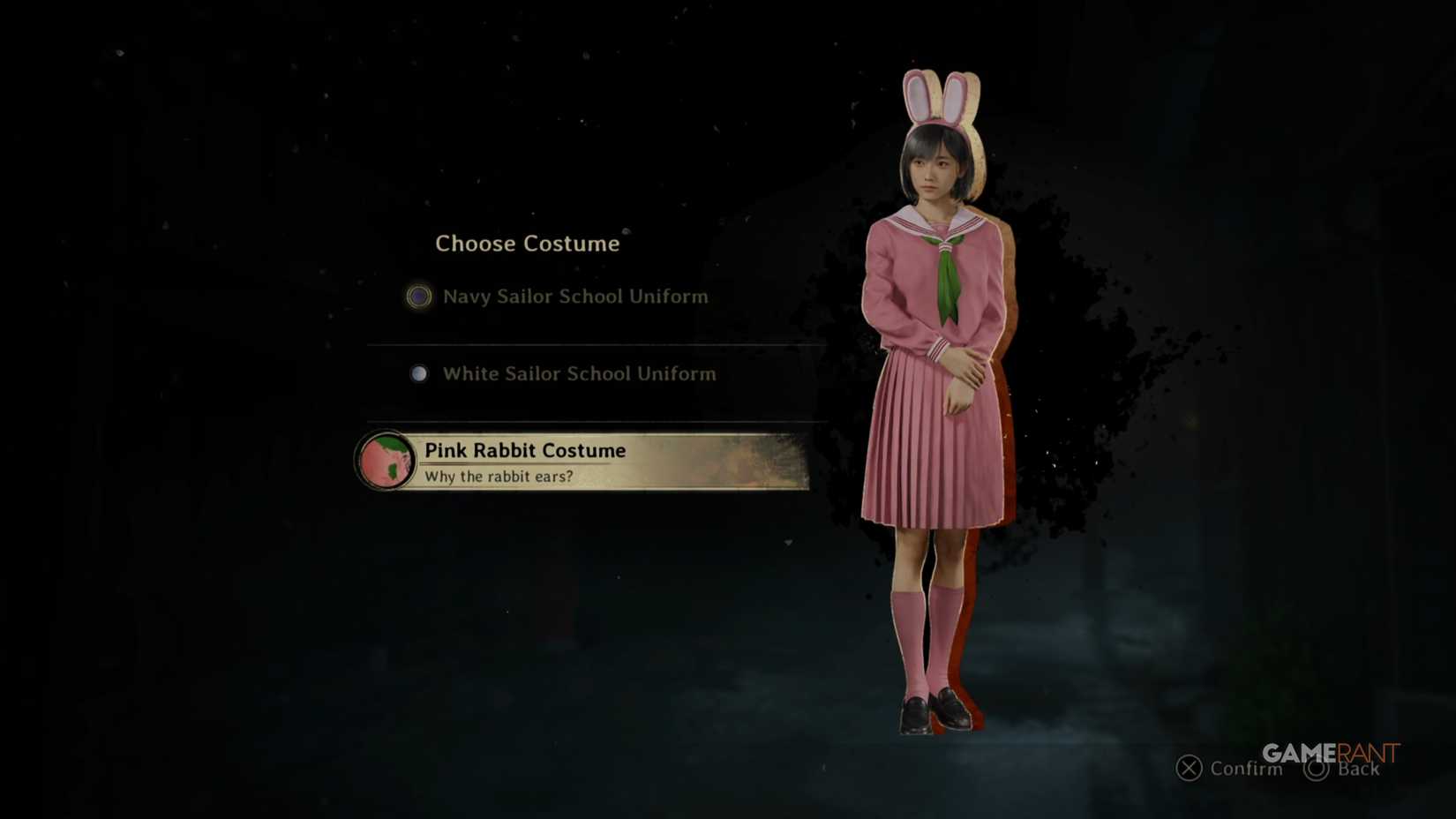This screenshot has height=819, width=1456.
Task: Open the White Sailor School Uniform entry
Action: click(x=578, y=373)
